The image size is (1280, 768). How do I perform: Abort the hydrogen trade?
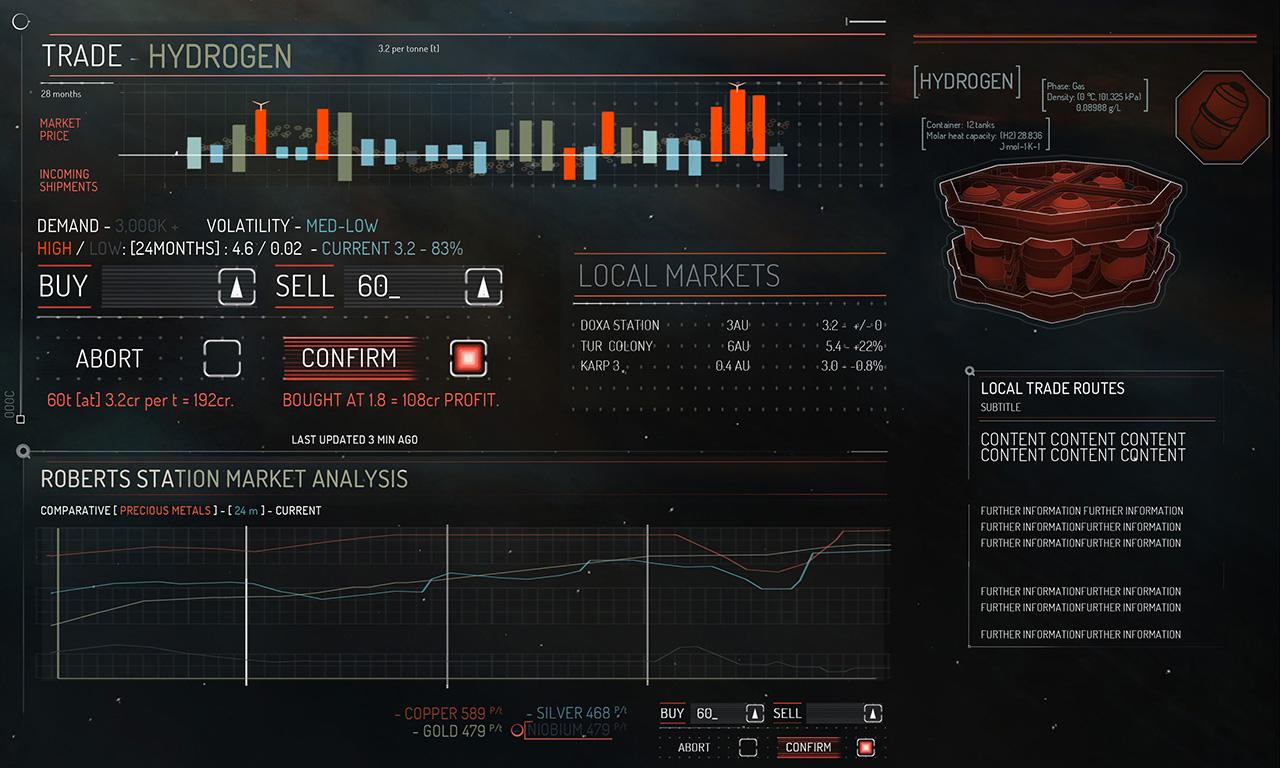tap(110, 358)
